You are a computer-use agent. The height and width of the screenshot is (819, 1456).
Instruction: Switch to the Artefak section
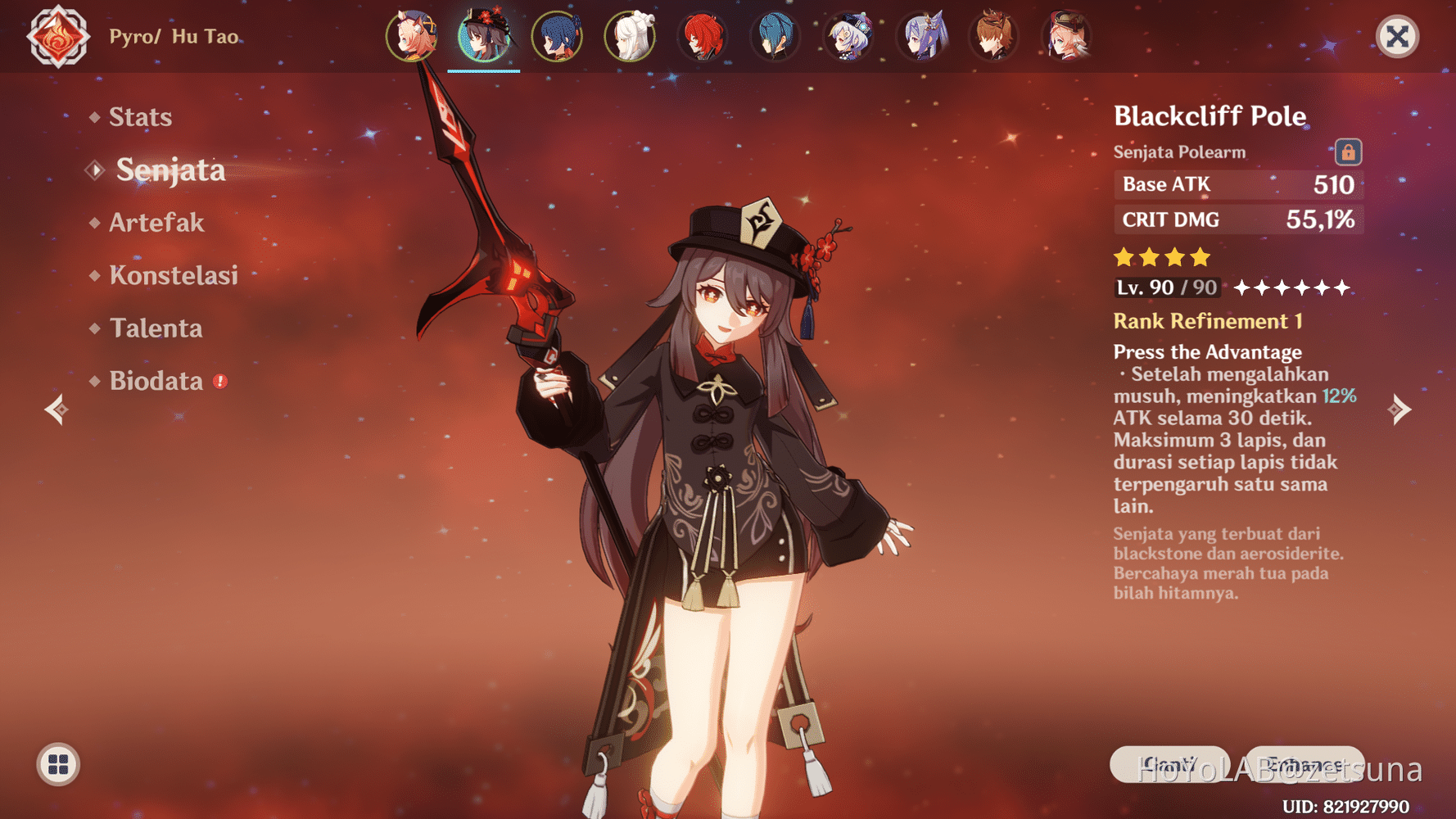(x=156, y=223)
